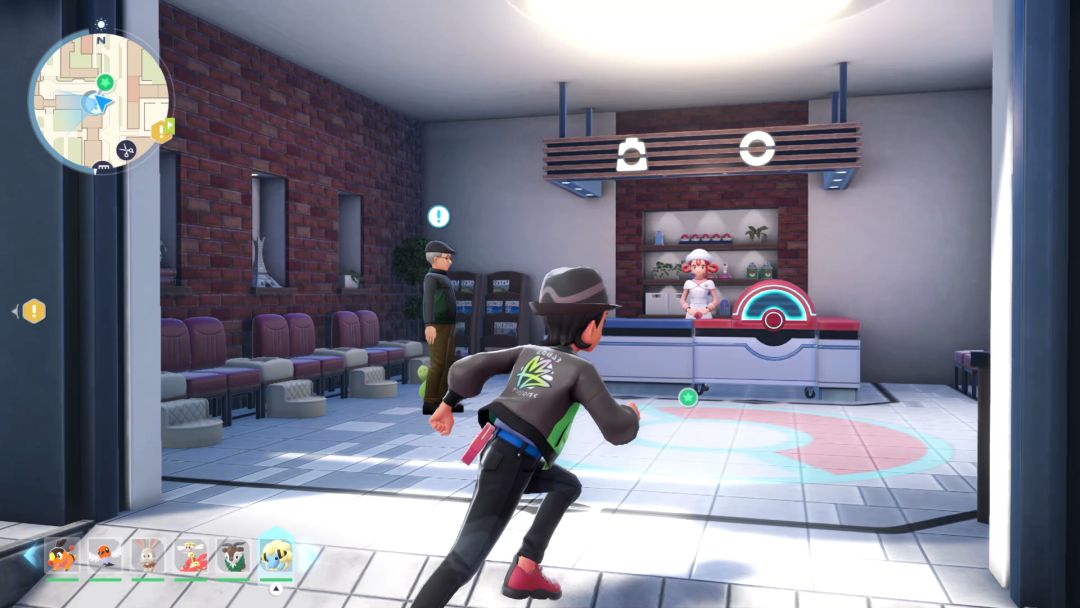Select the Bunnelby party slot
This screenshot has height=608, width=1080.
[148, 555]
